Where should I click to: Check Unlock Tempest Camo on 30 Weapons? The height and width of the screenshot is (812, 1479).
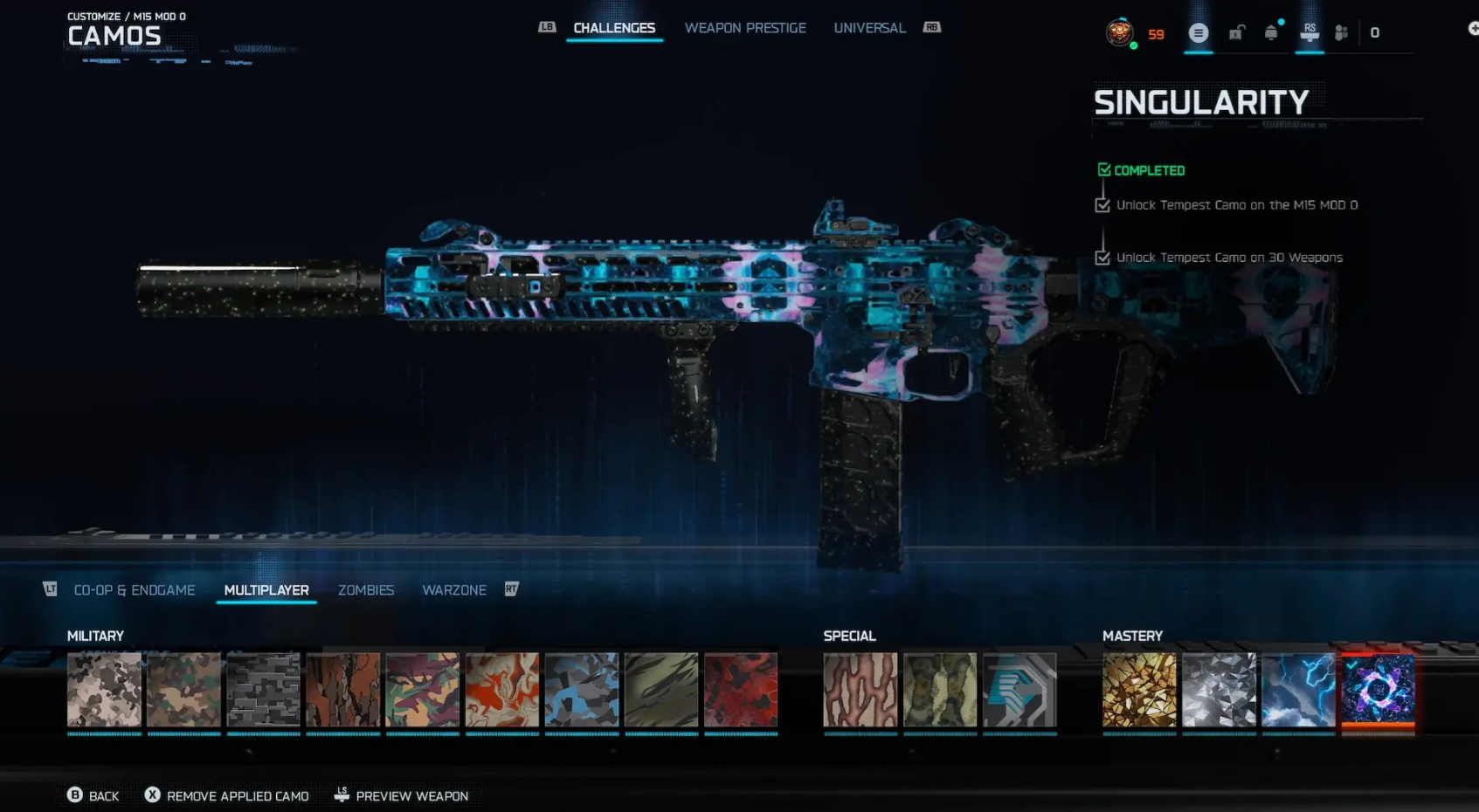pos(1102,257)
